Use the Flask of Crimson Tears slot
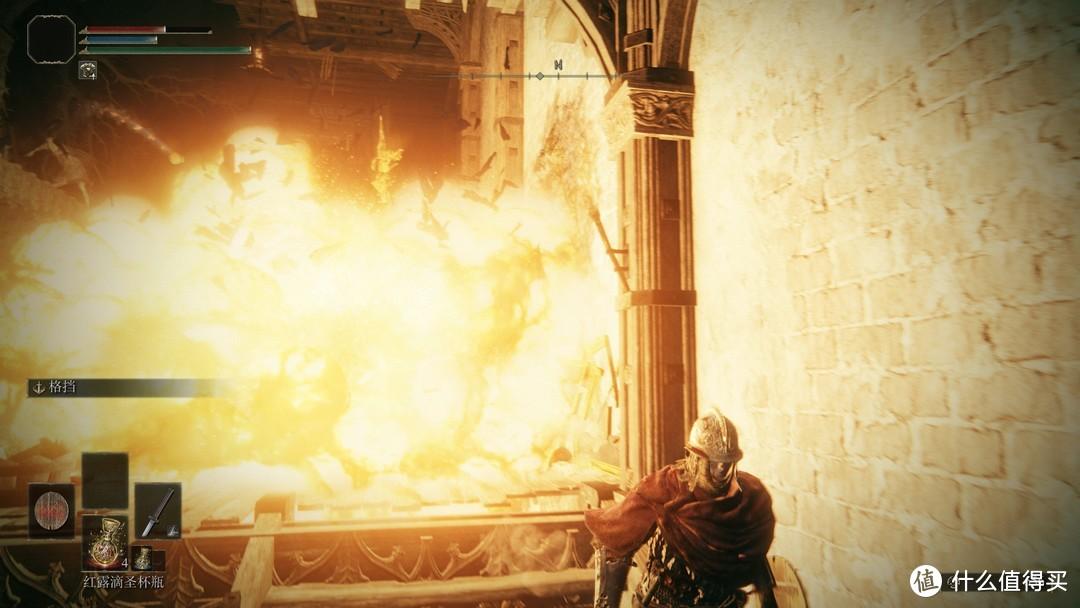 104,543
